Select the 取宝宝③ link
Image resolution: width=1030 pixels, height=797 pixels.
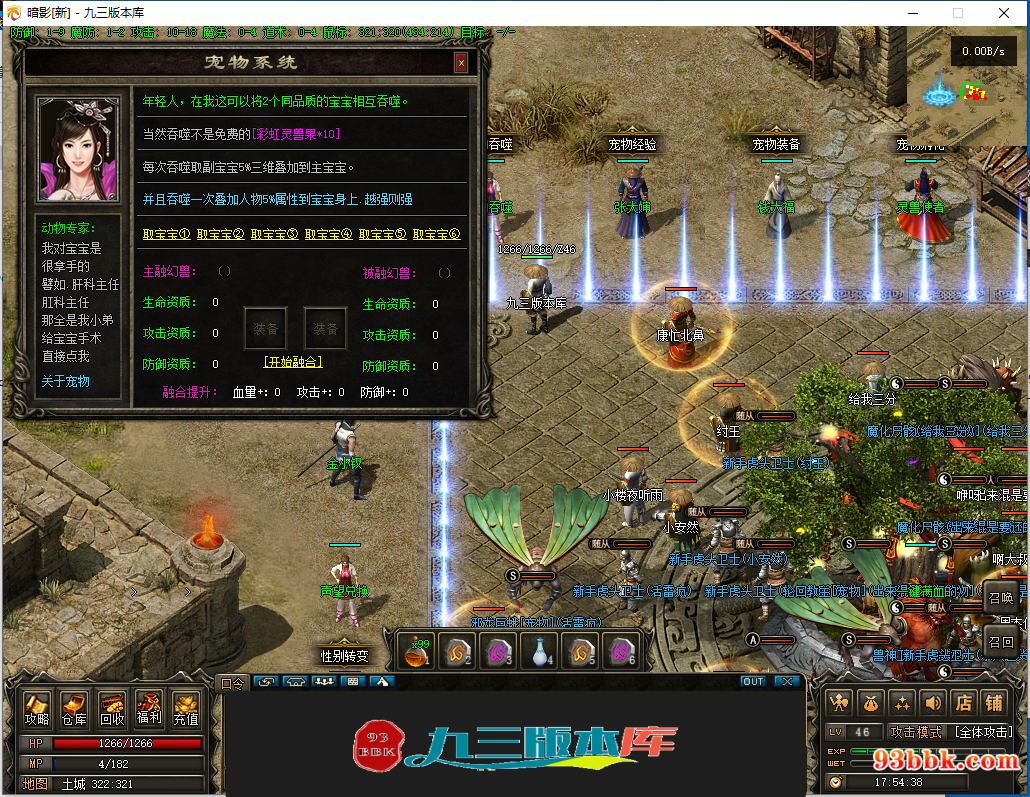(274, 234)
